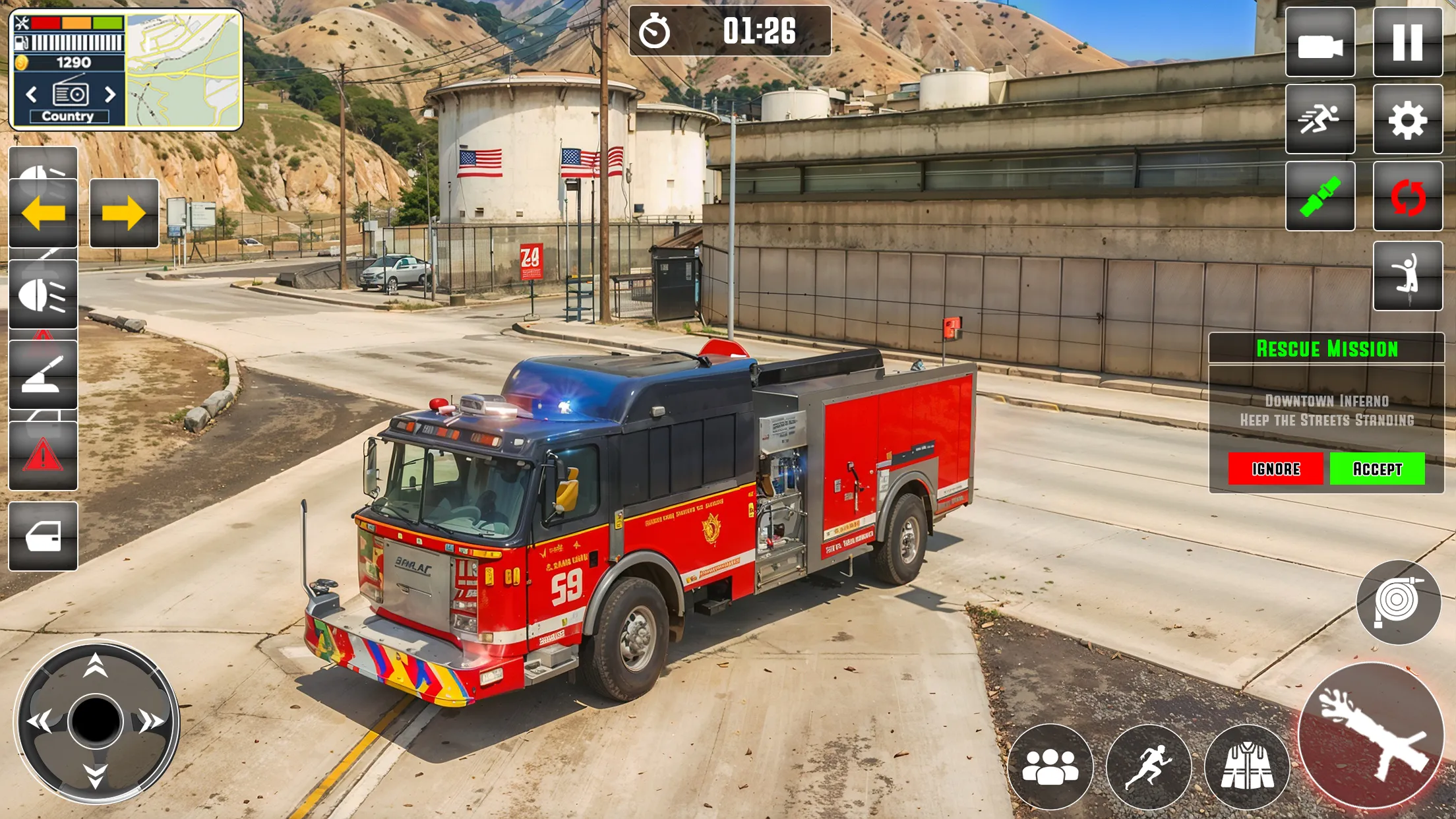Pause the game

pos(1407,43)
